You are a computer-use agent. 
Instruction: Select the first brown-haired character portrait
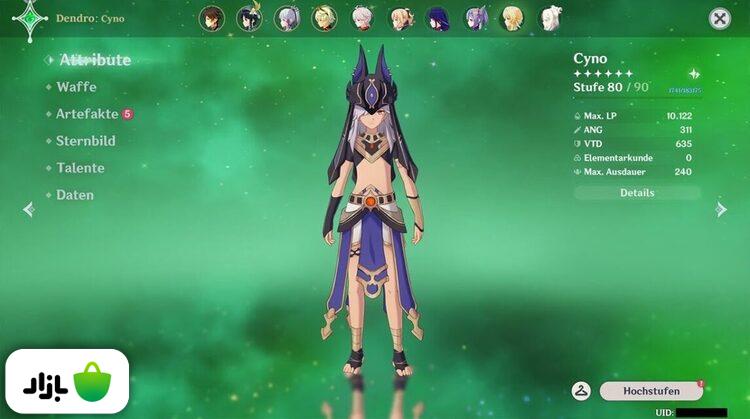point(211,18)
